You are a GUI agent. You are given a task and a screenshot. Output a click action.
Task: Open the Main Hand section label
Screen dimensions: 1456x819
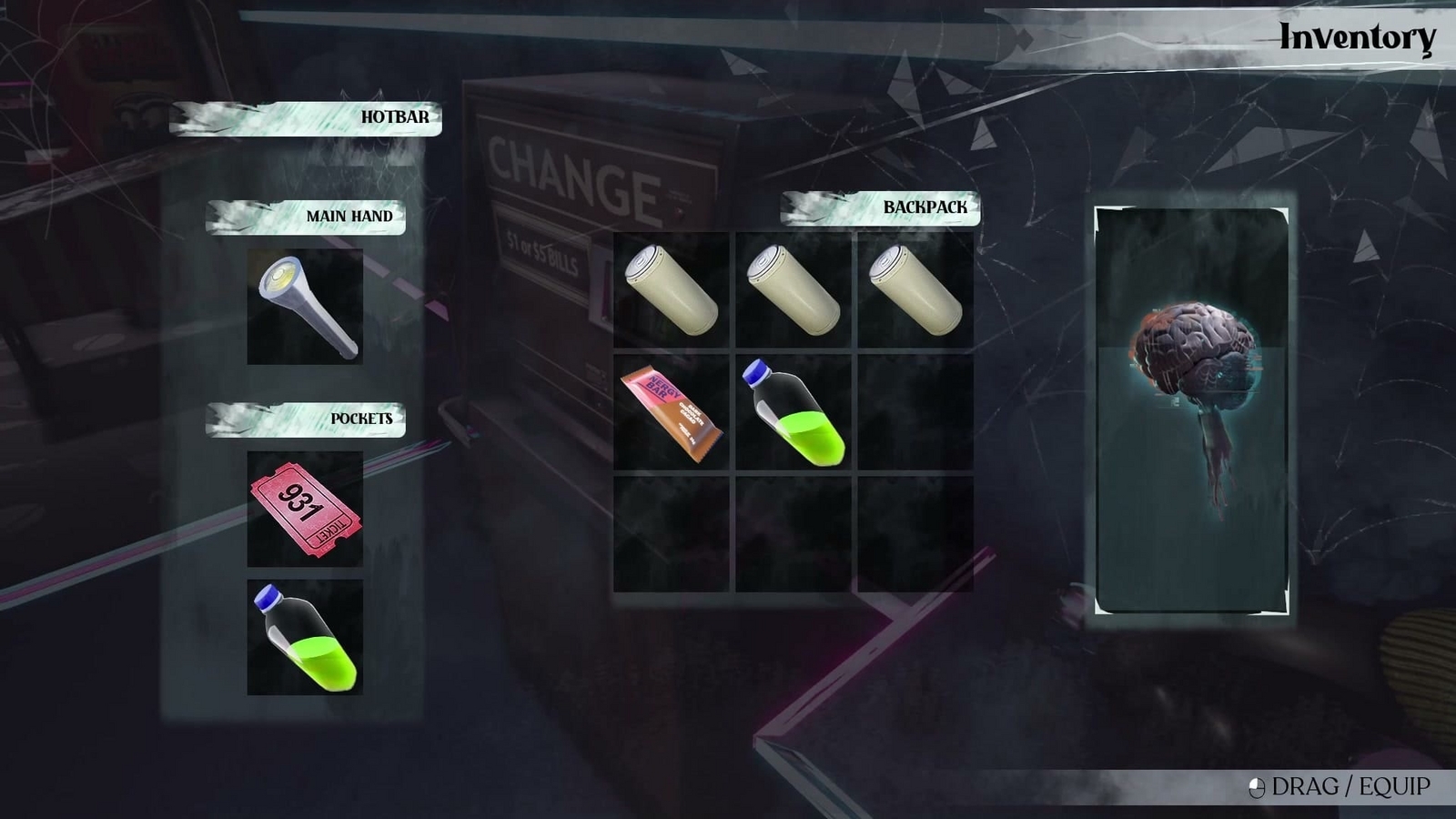click(x=350, y=217)
